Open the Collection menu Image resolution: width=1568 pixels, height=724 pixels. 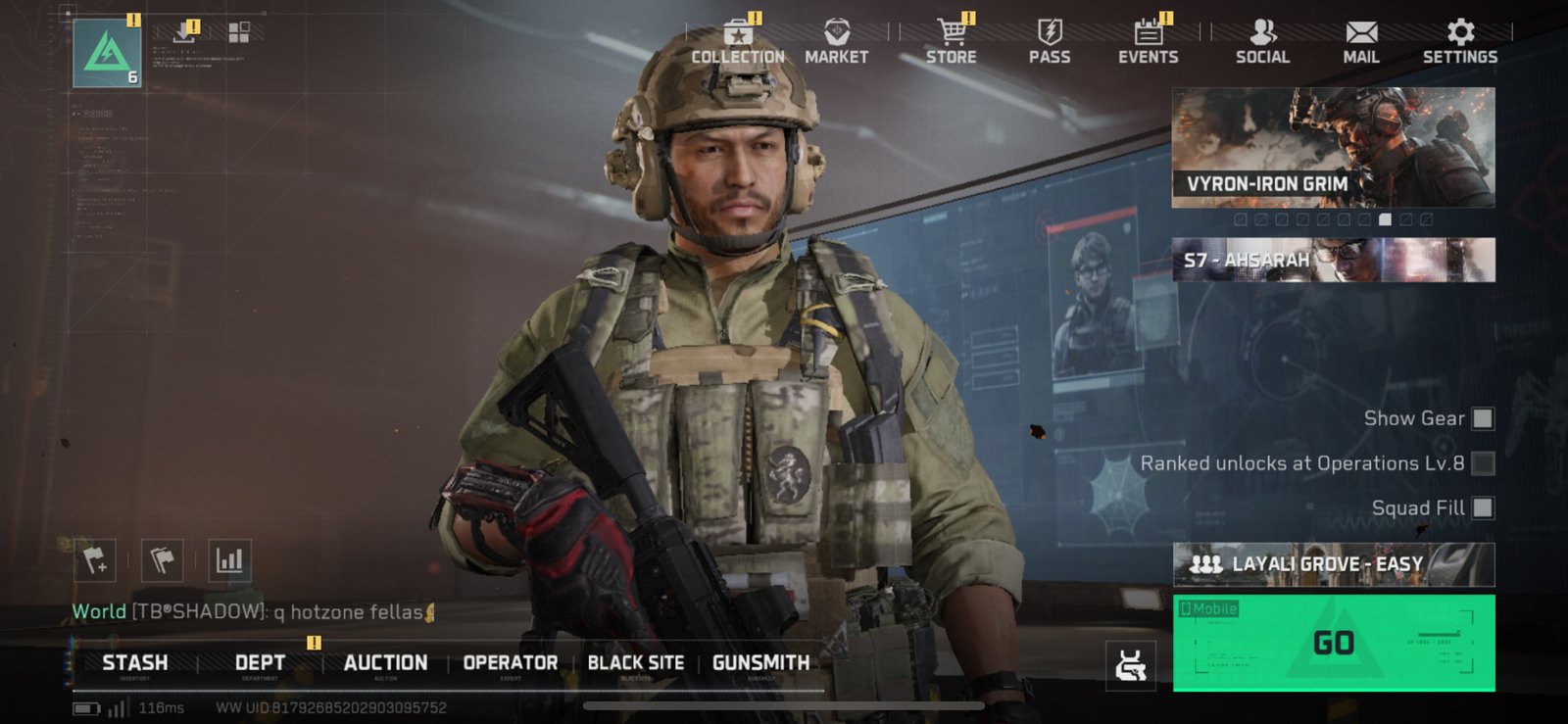point(738,43)
